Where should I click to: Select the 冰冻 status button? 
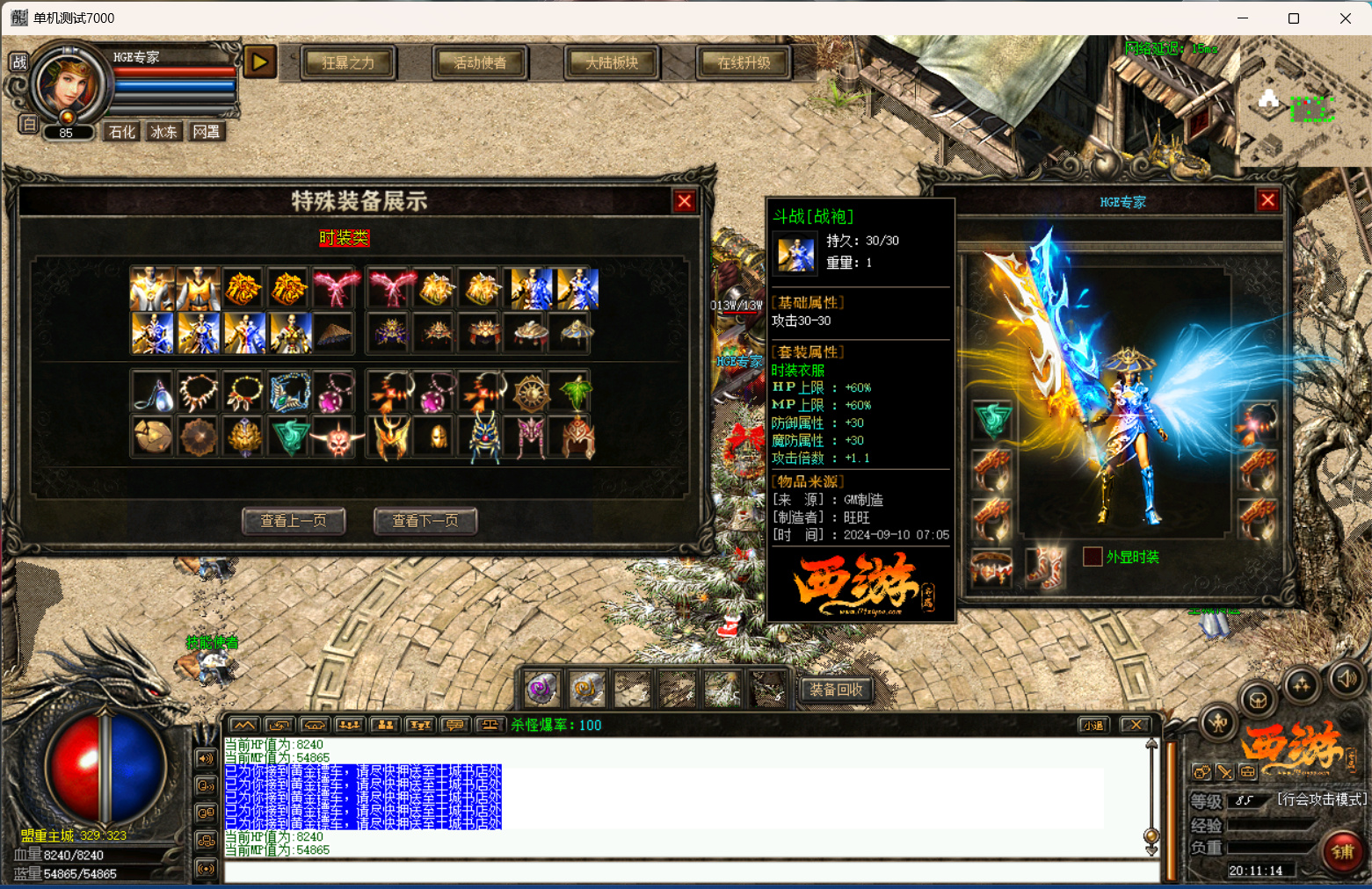pyautogui.click(x=163, y=132)
